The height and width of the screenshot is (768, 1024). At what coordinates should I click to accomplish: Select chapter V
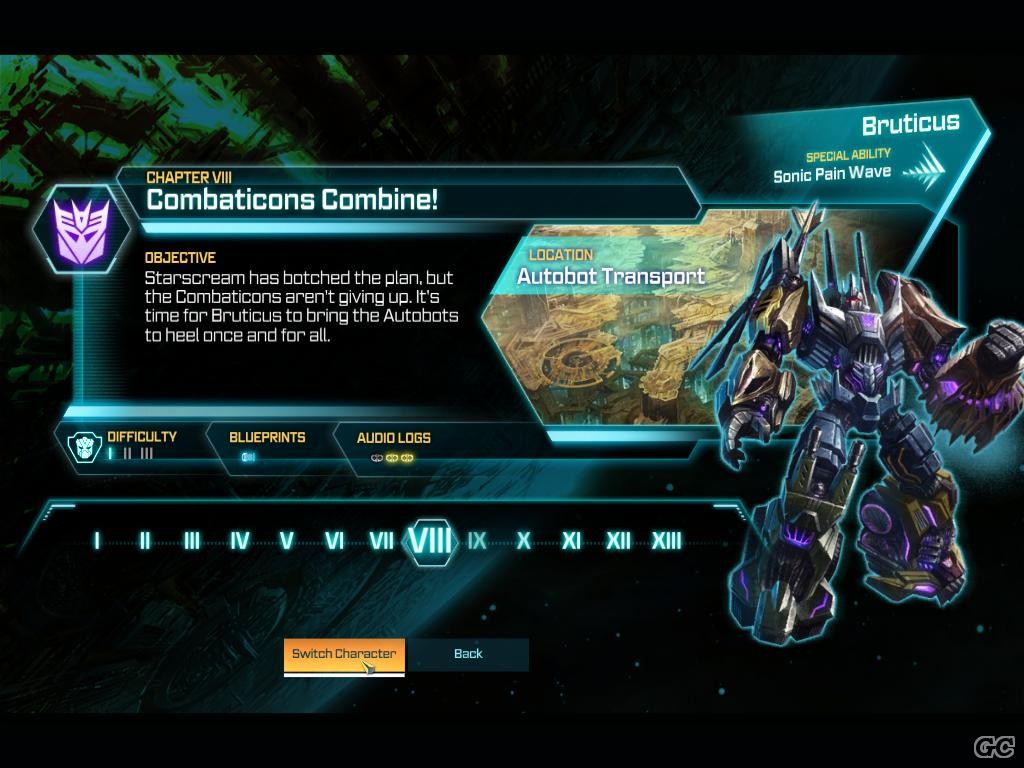pos(287,541)
